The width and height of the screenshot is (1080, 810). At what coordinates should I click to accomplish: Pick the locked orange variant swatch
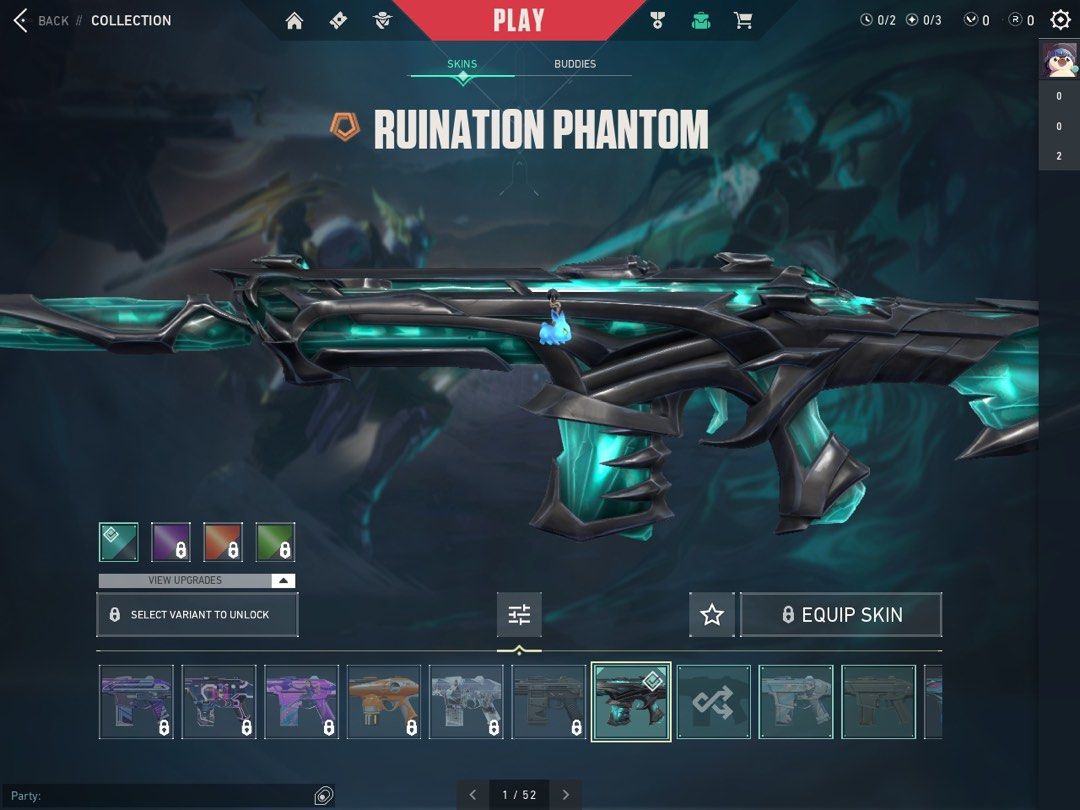(x=223, y=542)
